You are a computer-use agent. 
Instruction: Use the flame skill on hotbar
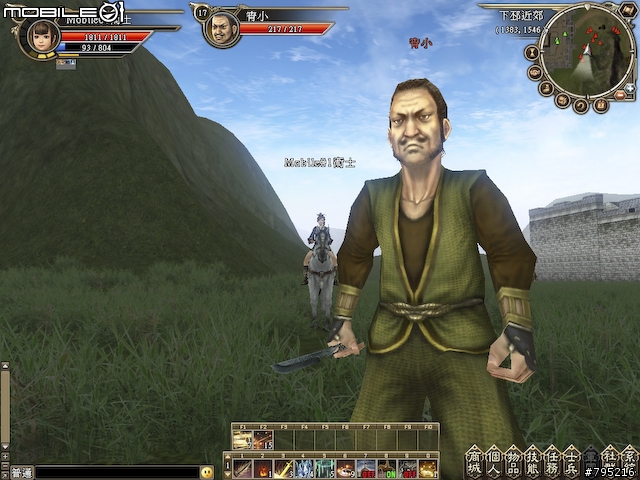262,468
